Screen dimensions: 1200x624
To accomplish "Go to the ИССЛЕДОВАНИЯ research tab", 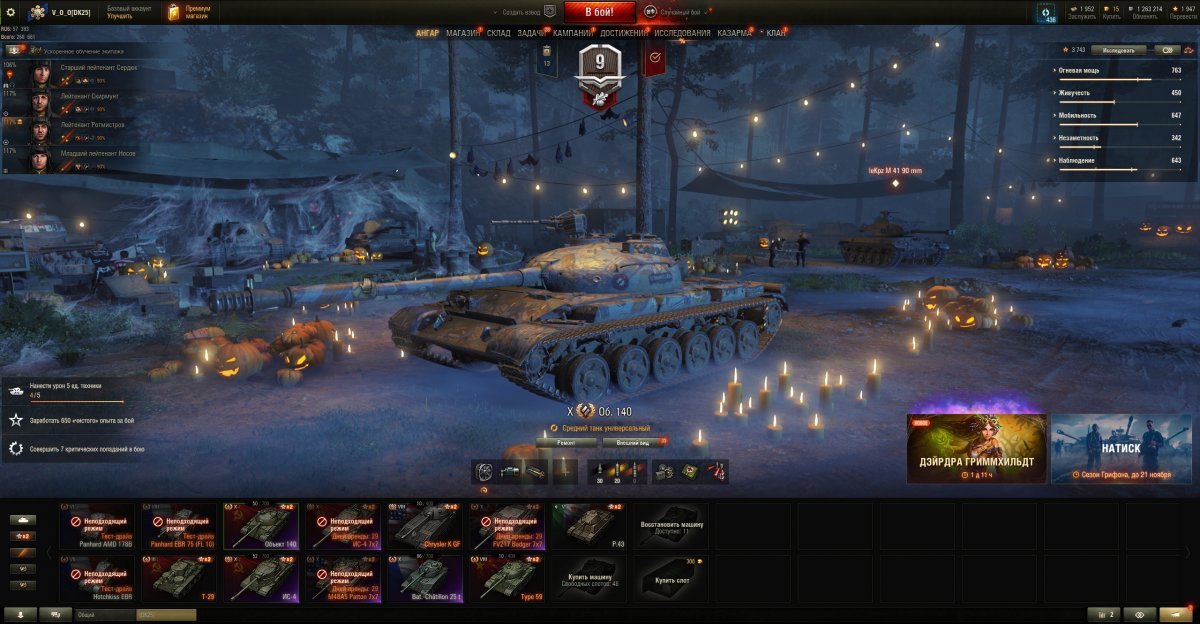I will click(683, 33).
